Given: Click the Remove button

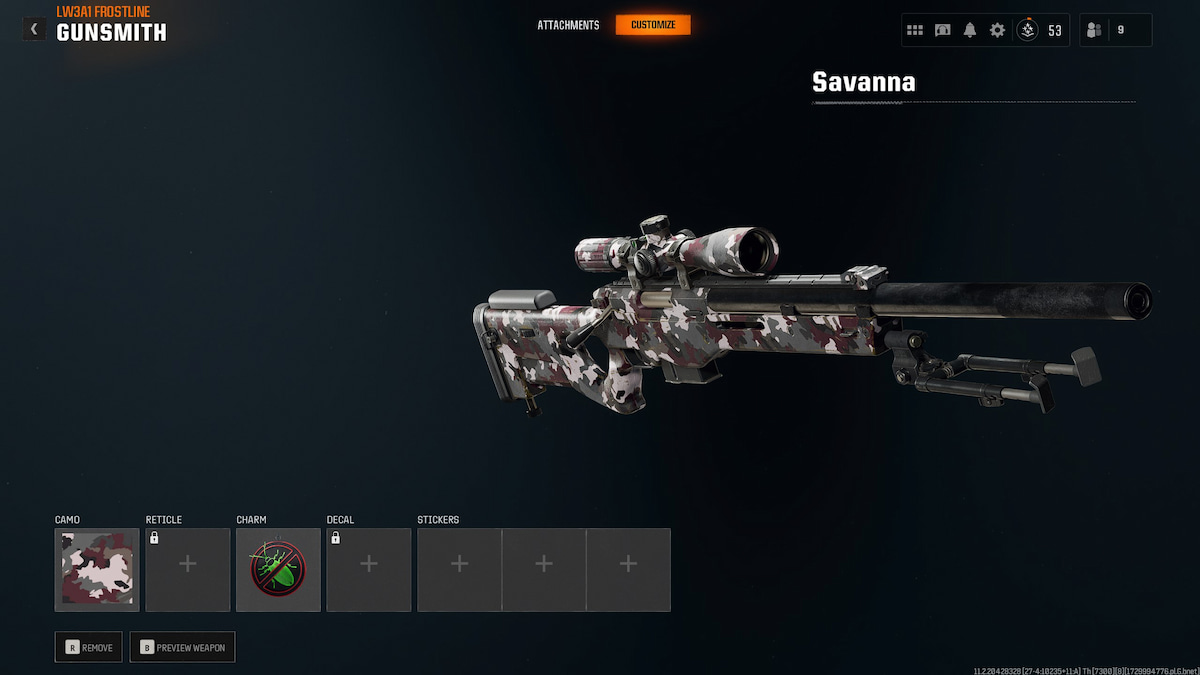Looking at the screenshot, I should pyautogui.click(x=89, y=647).
